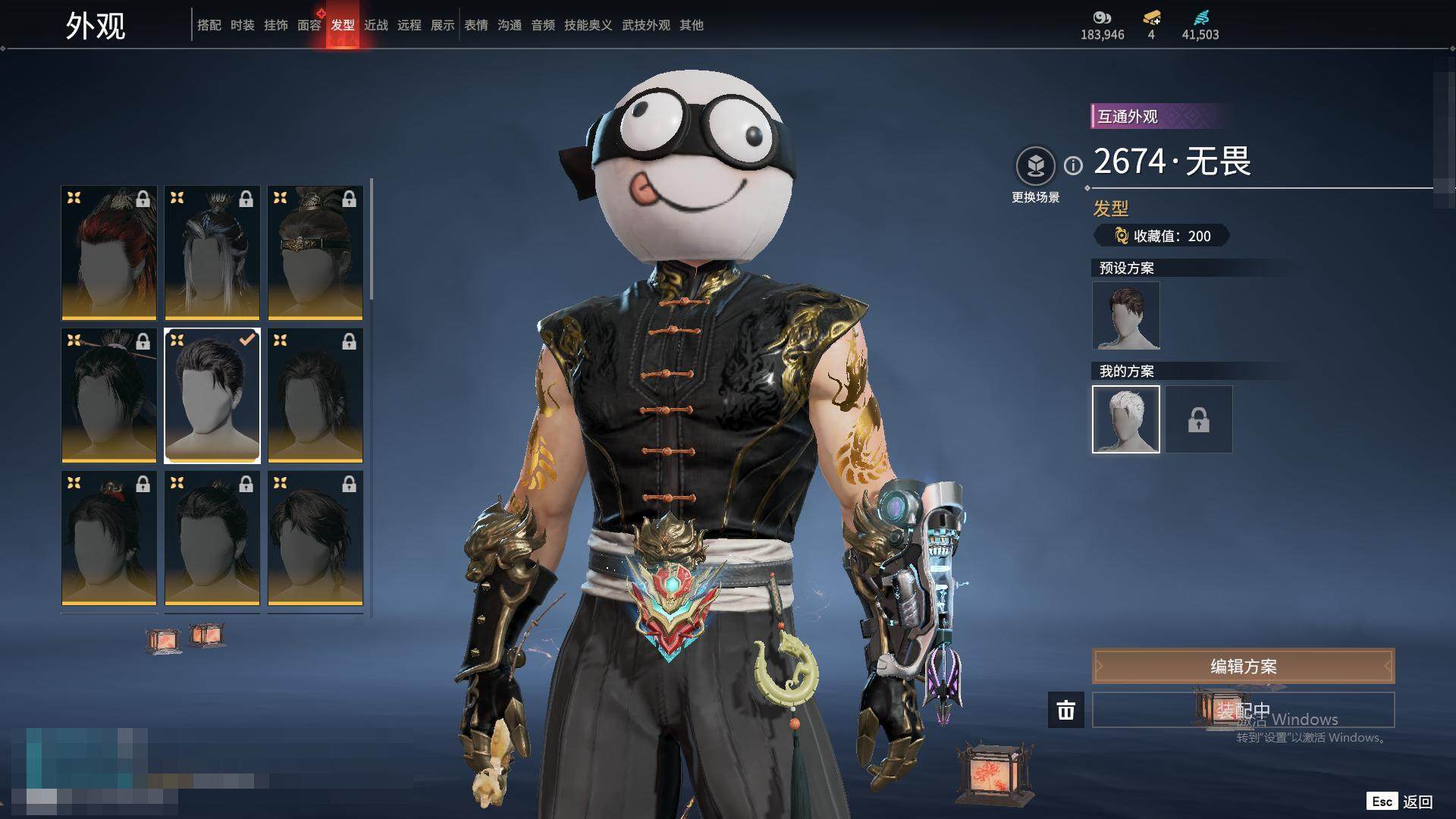Image resolution: width=1456 pixels, height=819 pixels.
Task: Click the 编辑方案 edit scheme button
Action: (1243, 667)
